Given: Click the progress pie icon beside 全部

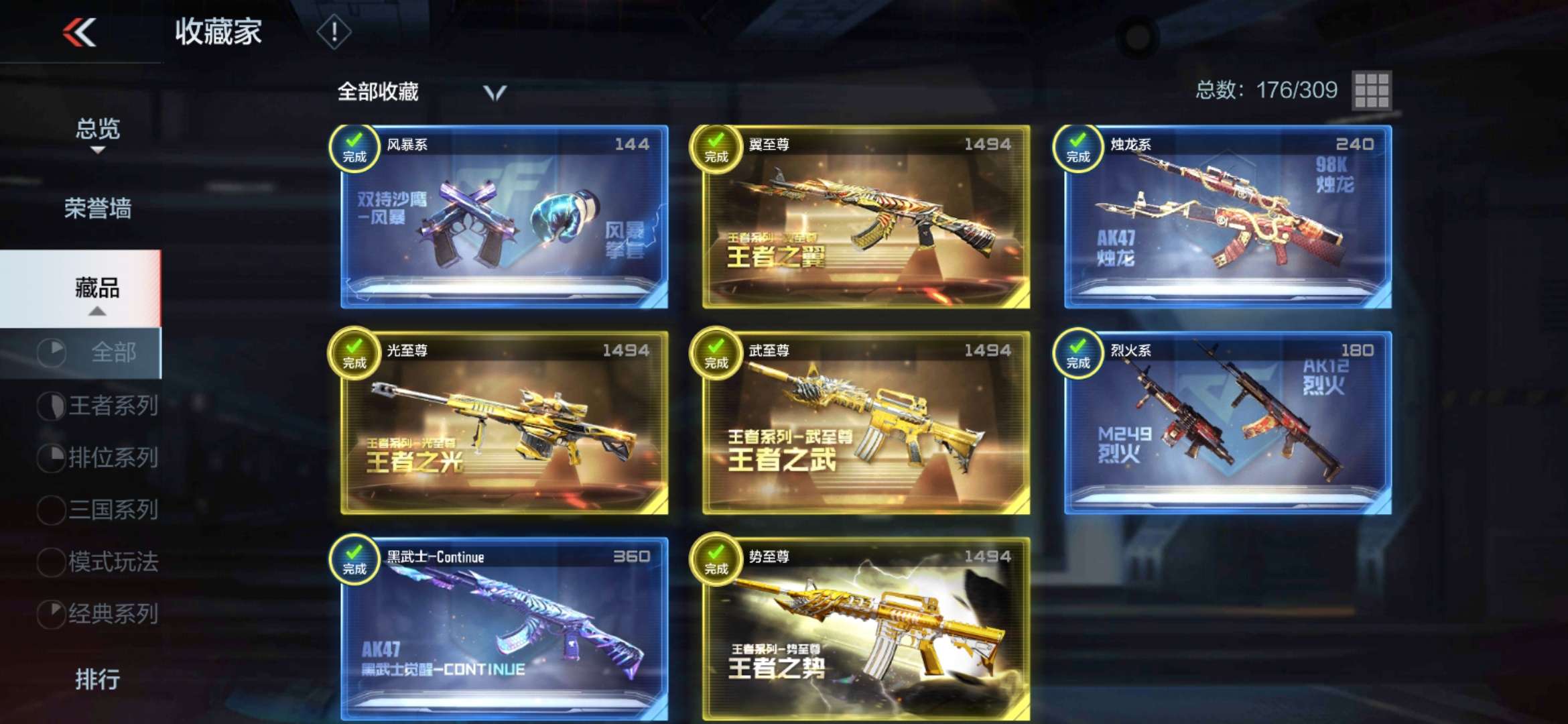Looking at the screenshot, I should [x=52, y=353].
